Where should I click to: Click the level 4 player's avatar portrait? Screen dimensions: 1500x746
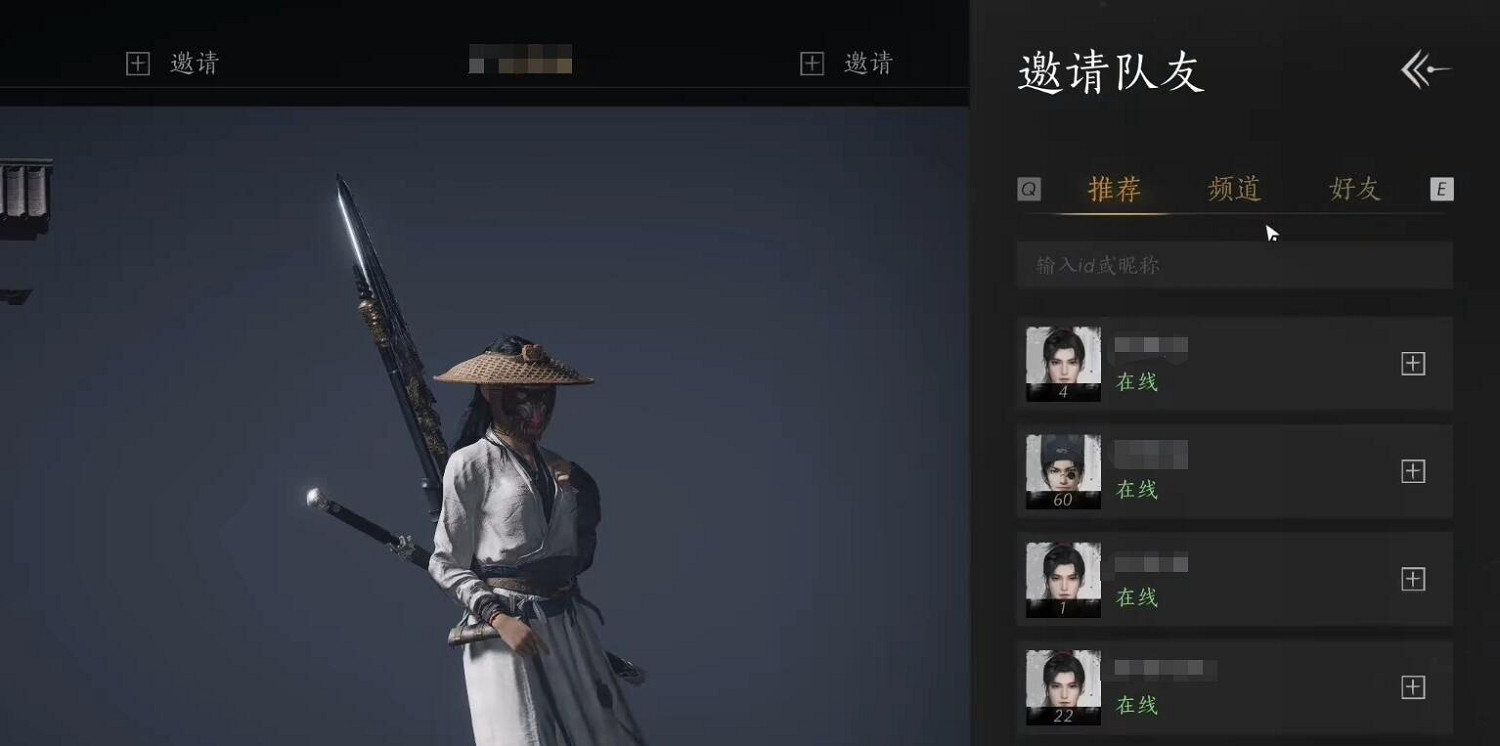(1061, 364)
